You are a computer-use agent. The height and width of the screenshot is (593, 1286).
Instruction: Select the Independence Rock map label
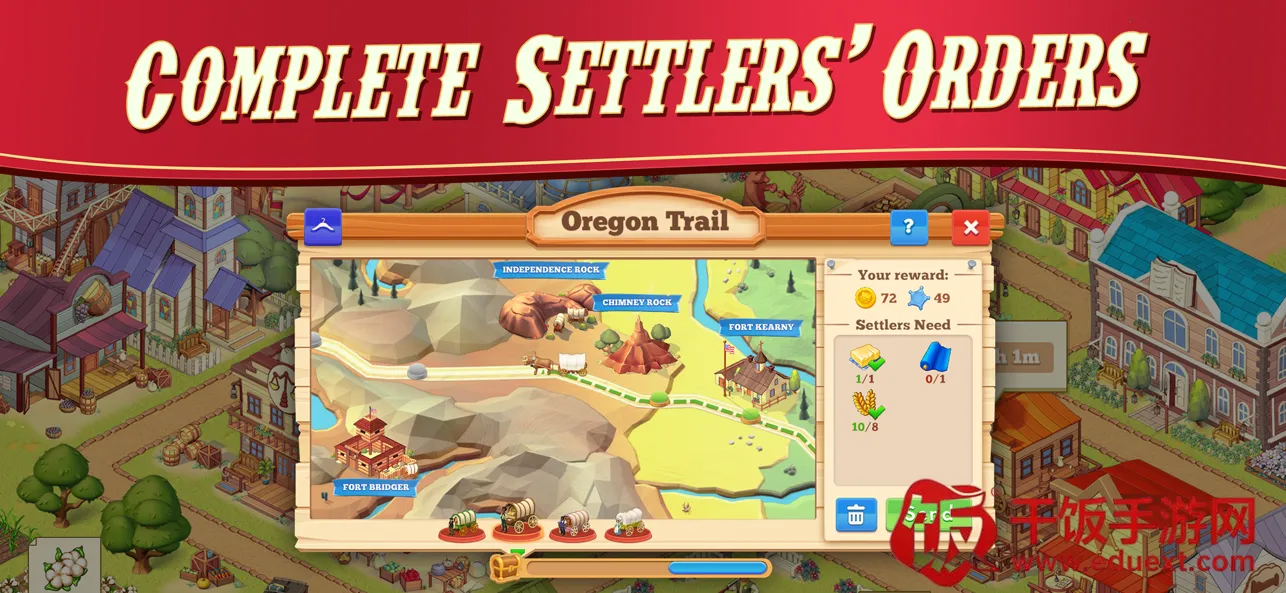[x=550, y=270]
